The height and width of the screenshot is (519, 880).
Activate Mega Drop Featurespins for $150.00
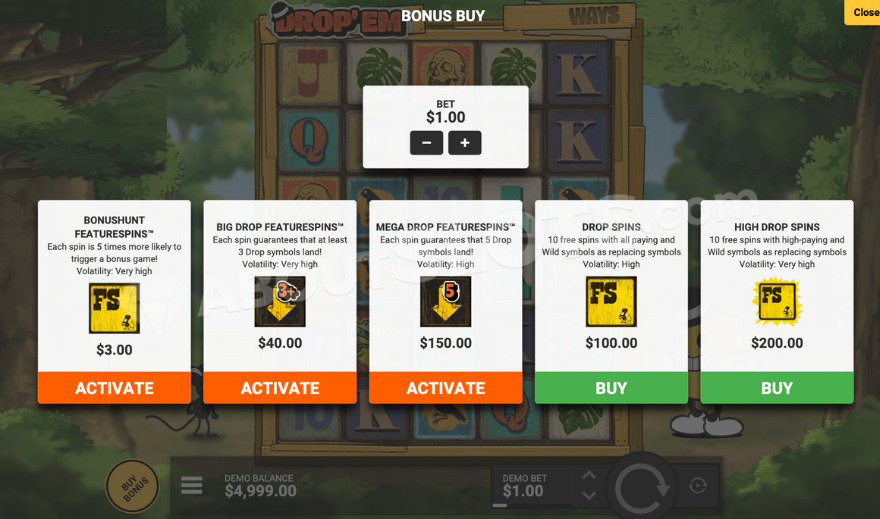point(445,388)
